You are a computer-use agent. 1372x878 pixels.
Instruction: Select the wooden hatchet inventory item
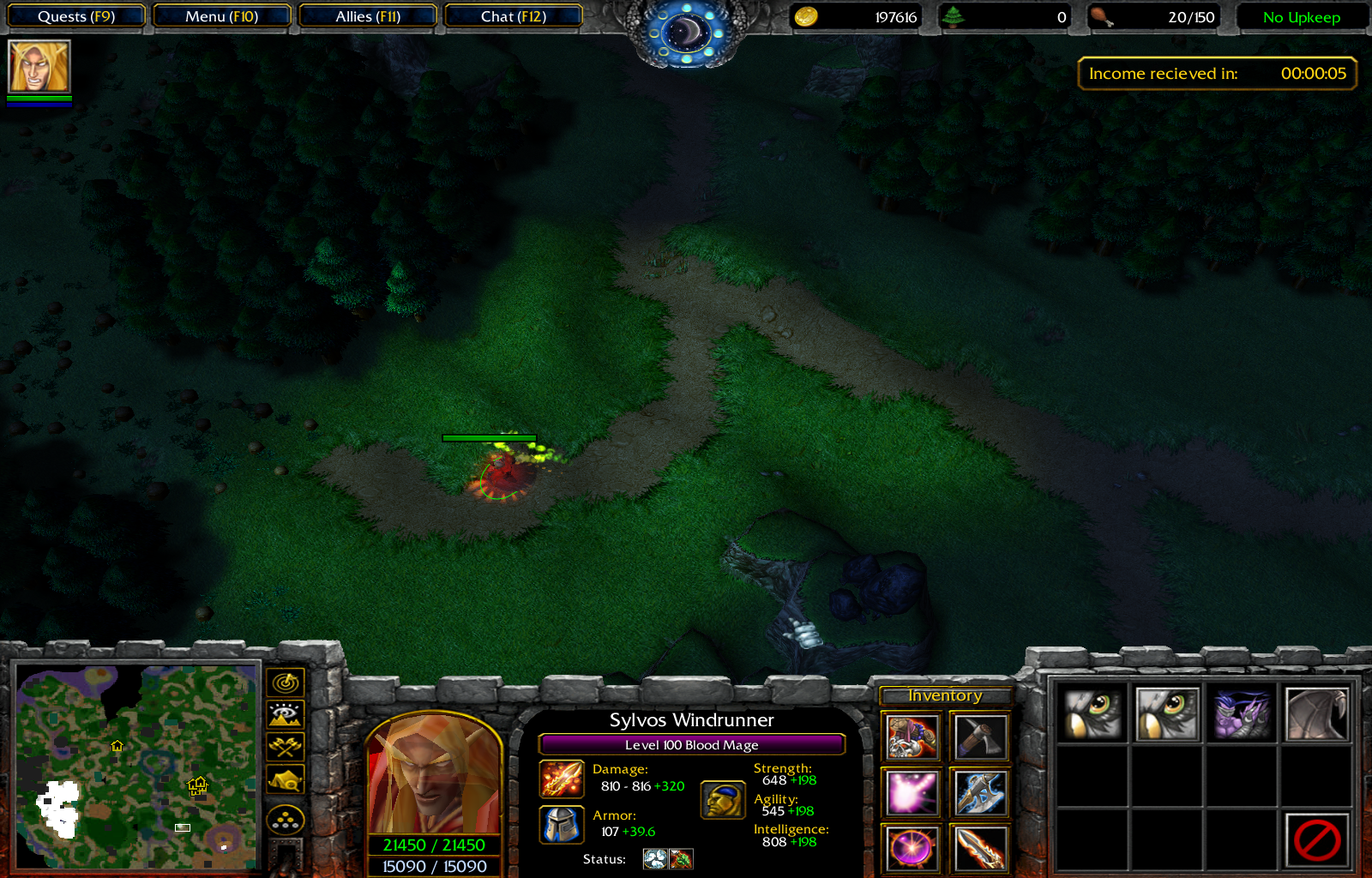tap(979, 737)
